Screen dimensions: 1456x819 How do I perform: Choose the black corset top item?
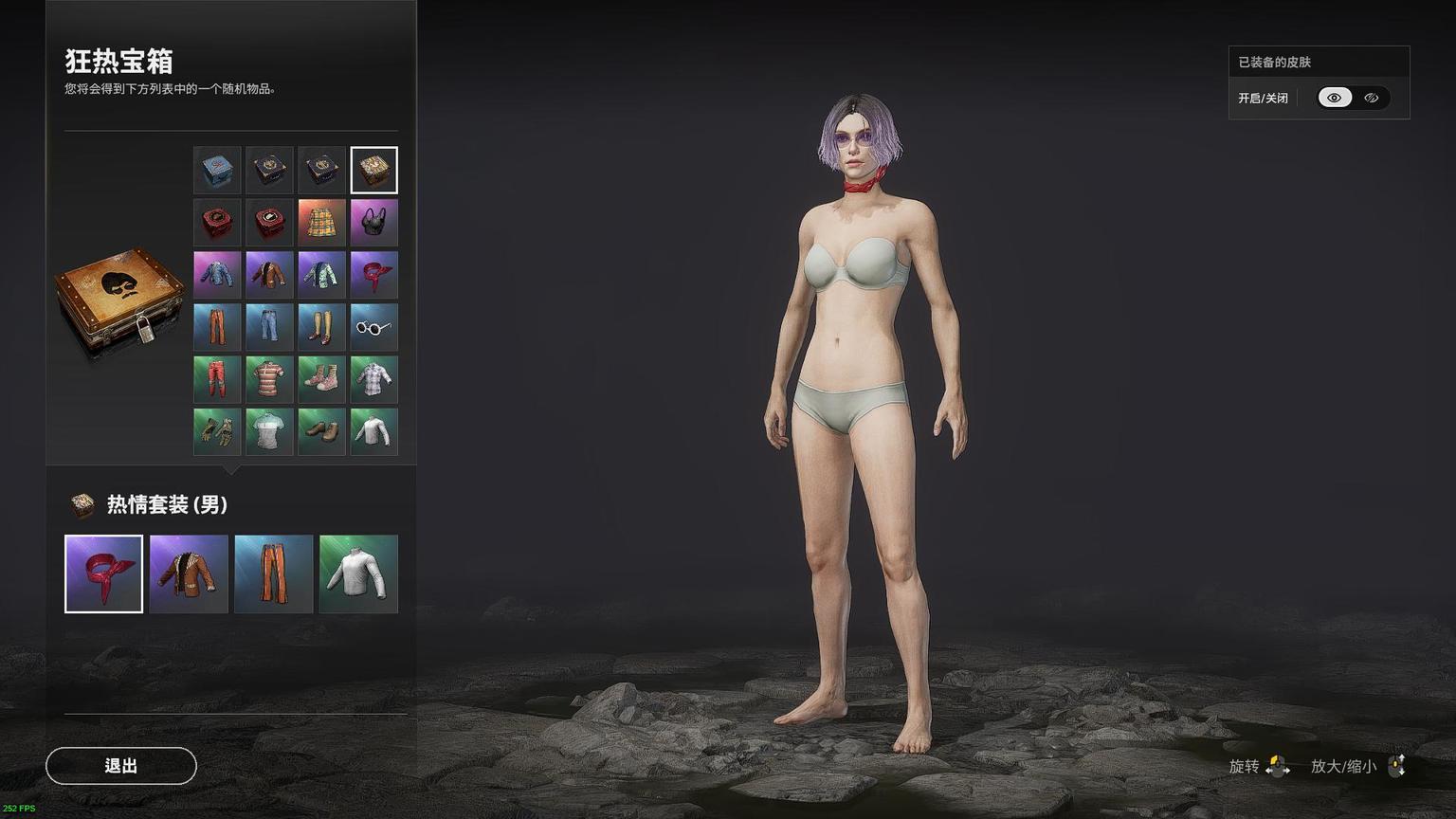pyautogui.click(x=373, y=223)
